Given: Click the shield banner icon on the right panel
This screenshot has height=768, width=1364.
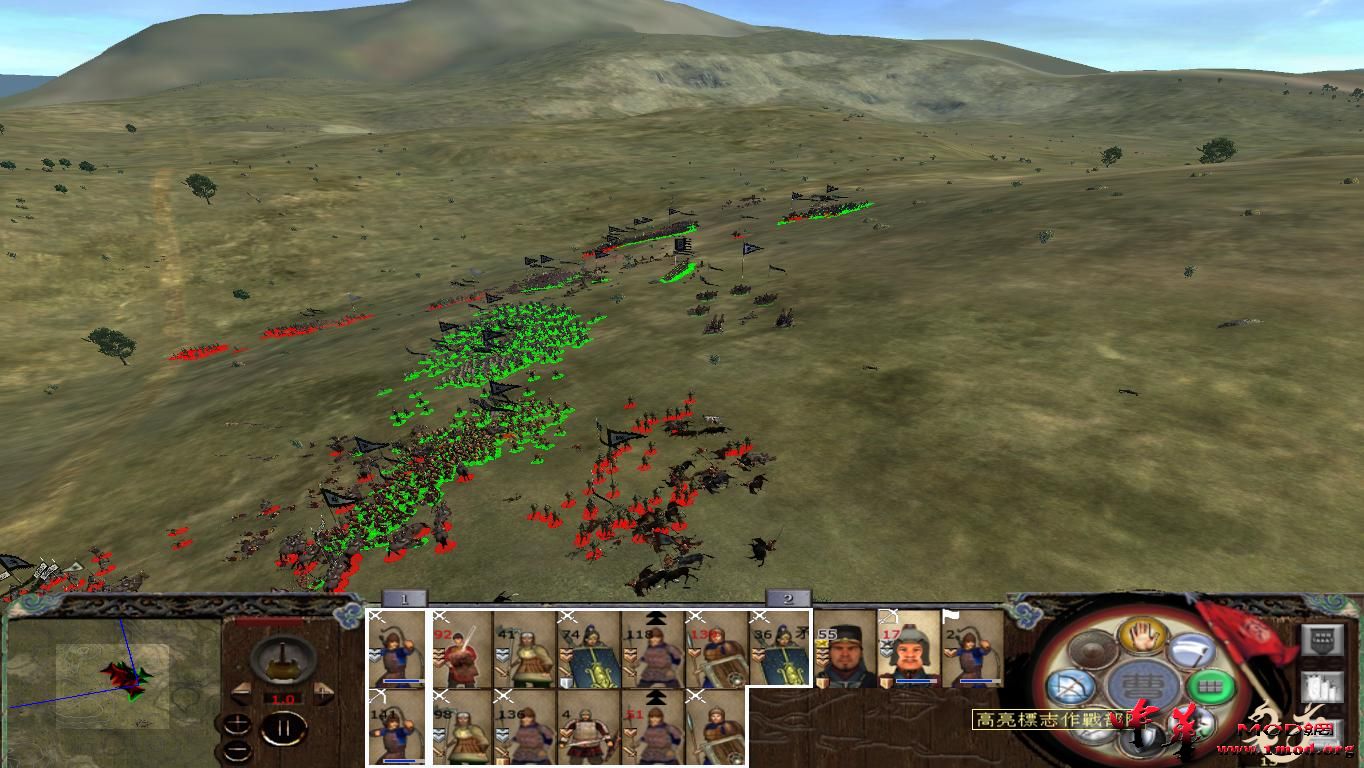Looking at the screenshot, I should coord(1322,639).
